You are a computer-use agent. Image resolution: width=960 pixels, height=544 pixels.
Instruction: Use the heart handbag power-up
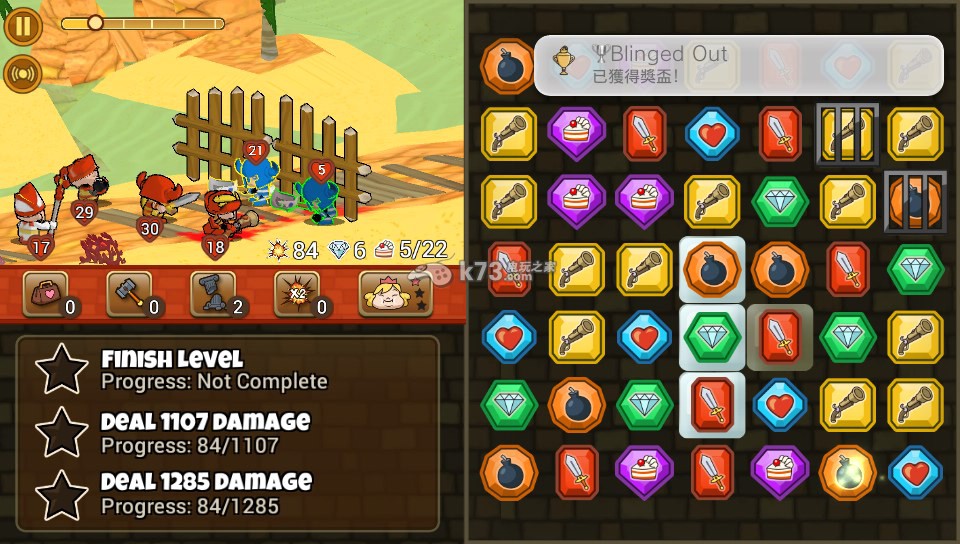pos(46,293)
